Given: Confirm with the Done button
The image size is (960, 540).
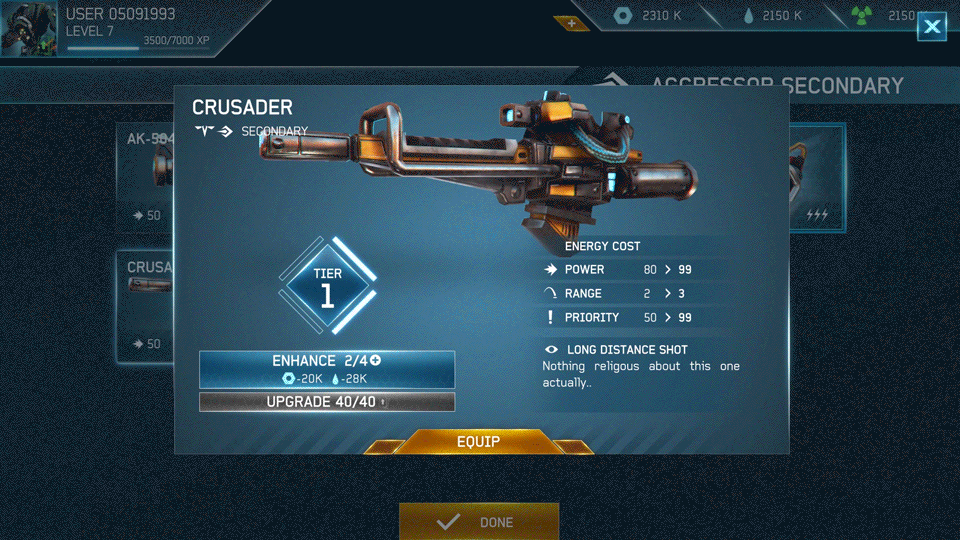Looking at the screenshot, I should pyautogui.click(x=479, y=522).
